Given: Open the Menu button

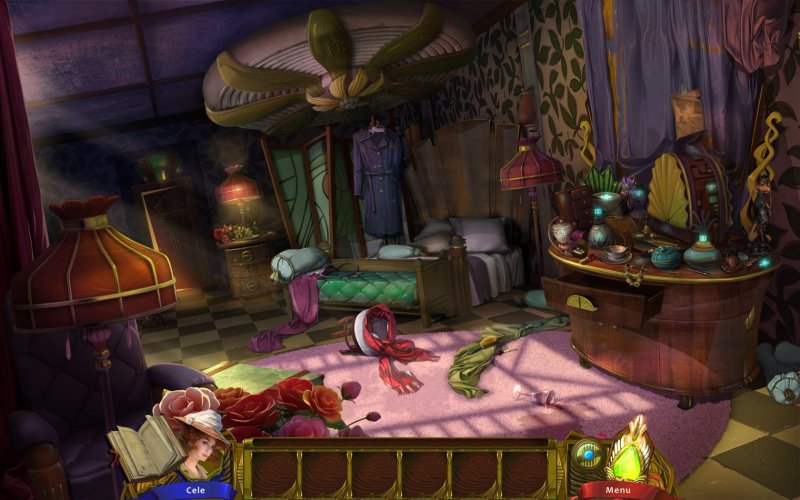Looking at the screenshot, I should 617,490.
